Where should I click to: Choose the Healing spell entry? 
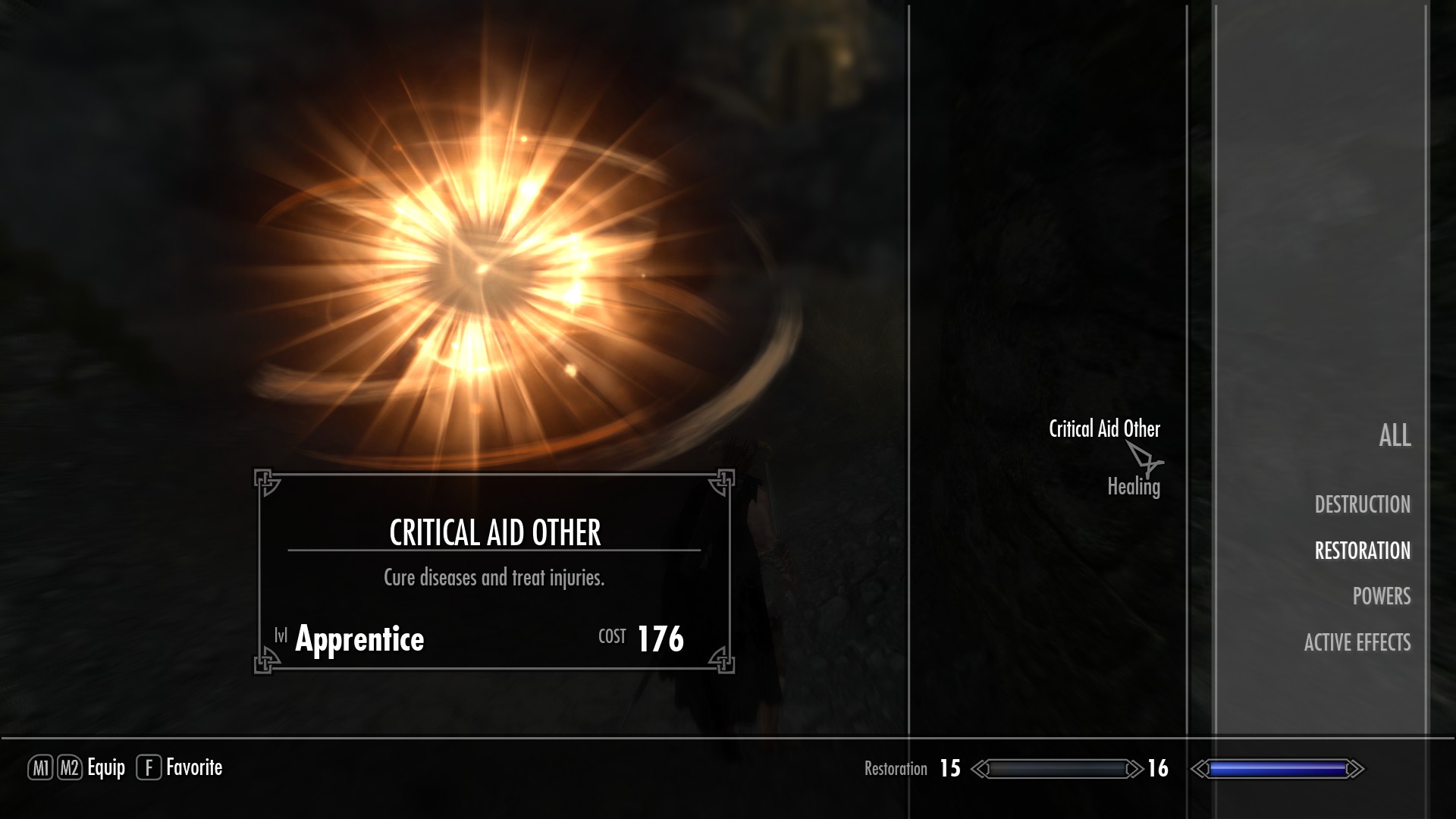click(x=1133, y=487)
